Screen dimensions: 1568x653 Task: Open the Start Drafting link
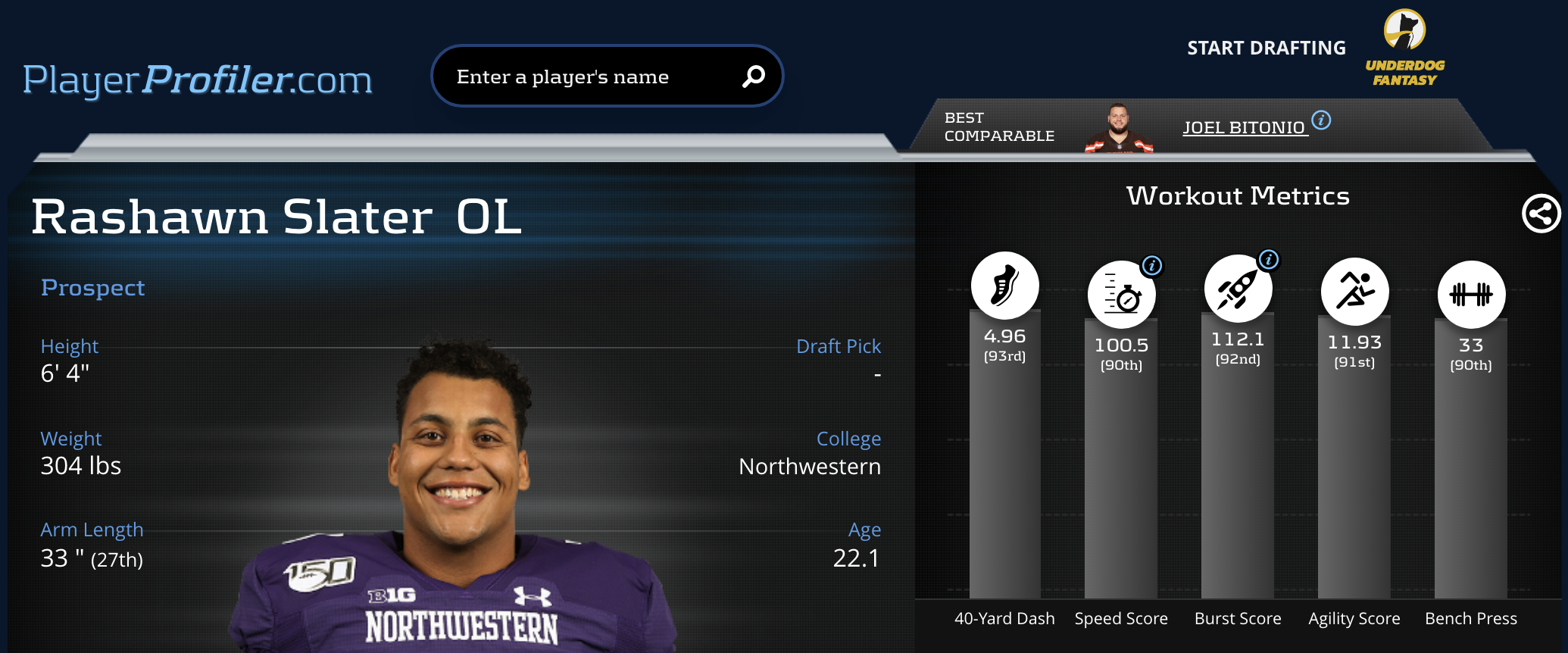(1266, 48)
